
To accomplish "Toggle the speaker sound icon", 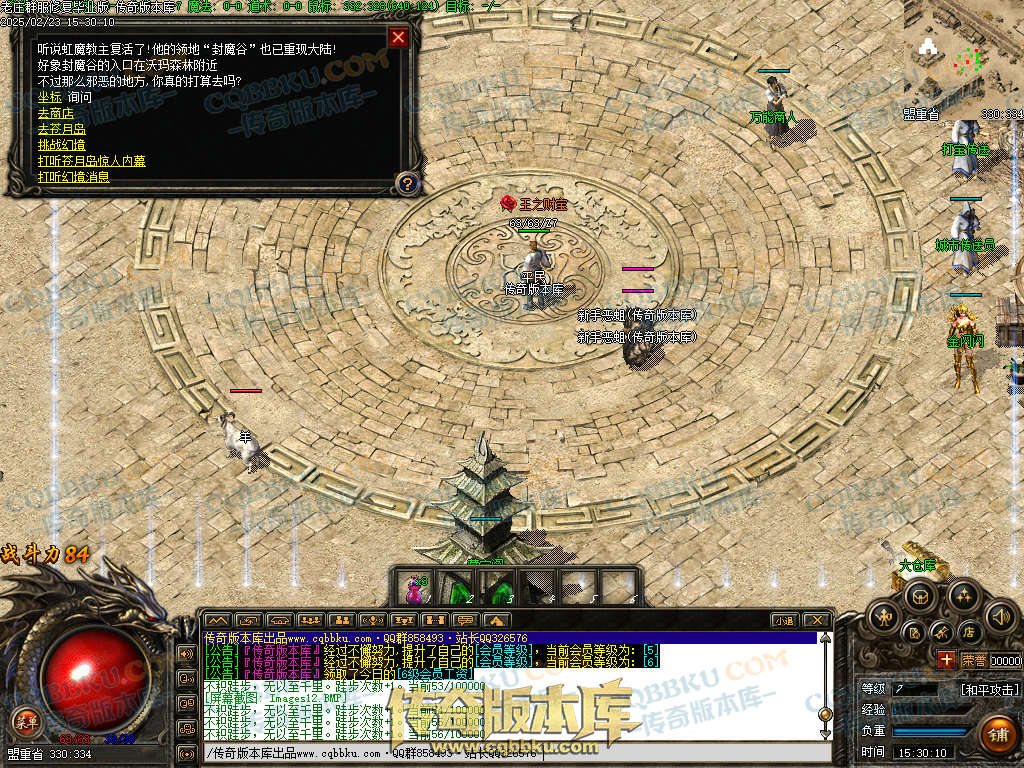I will tap(1000, 615).
